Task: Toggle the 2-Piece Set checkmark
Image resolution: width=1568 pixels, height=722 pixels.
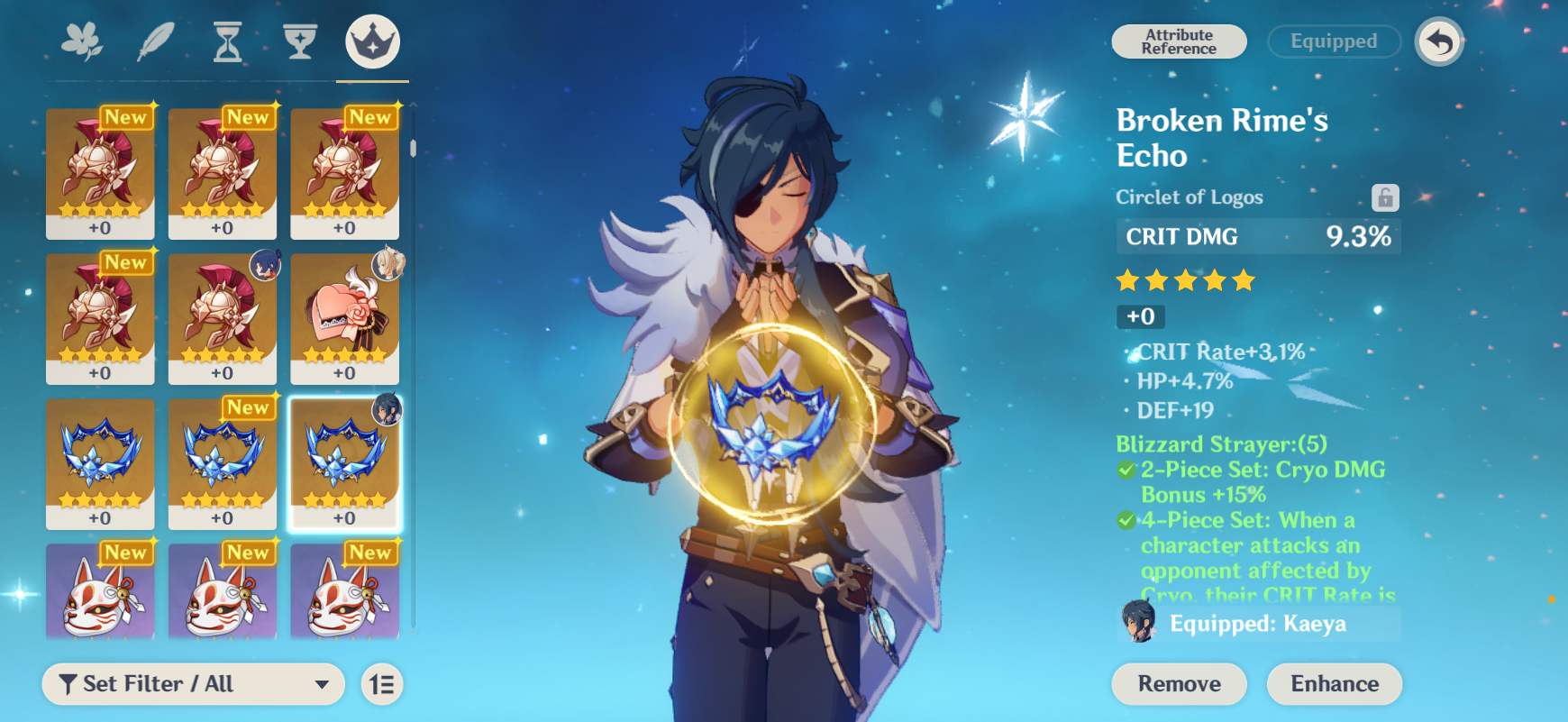Action: (1125, 470)
